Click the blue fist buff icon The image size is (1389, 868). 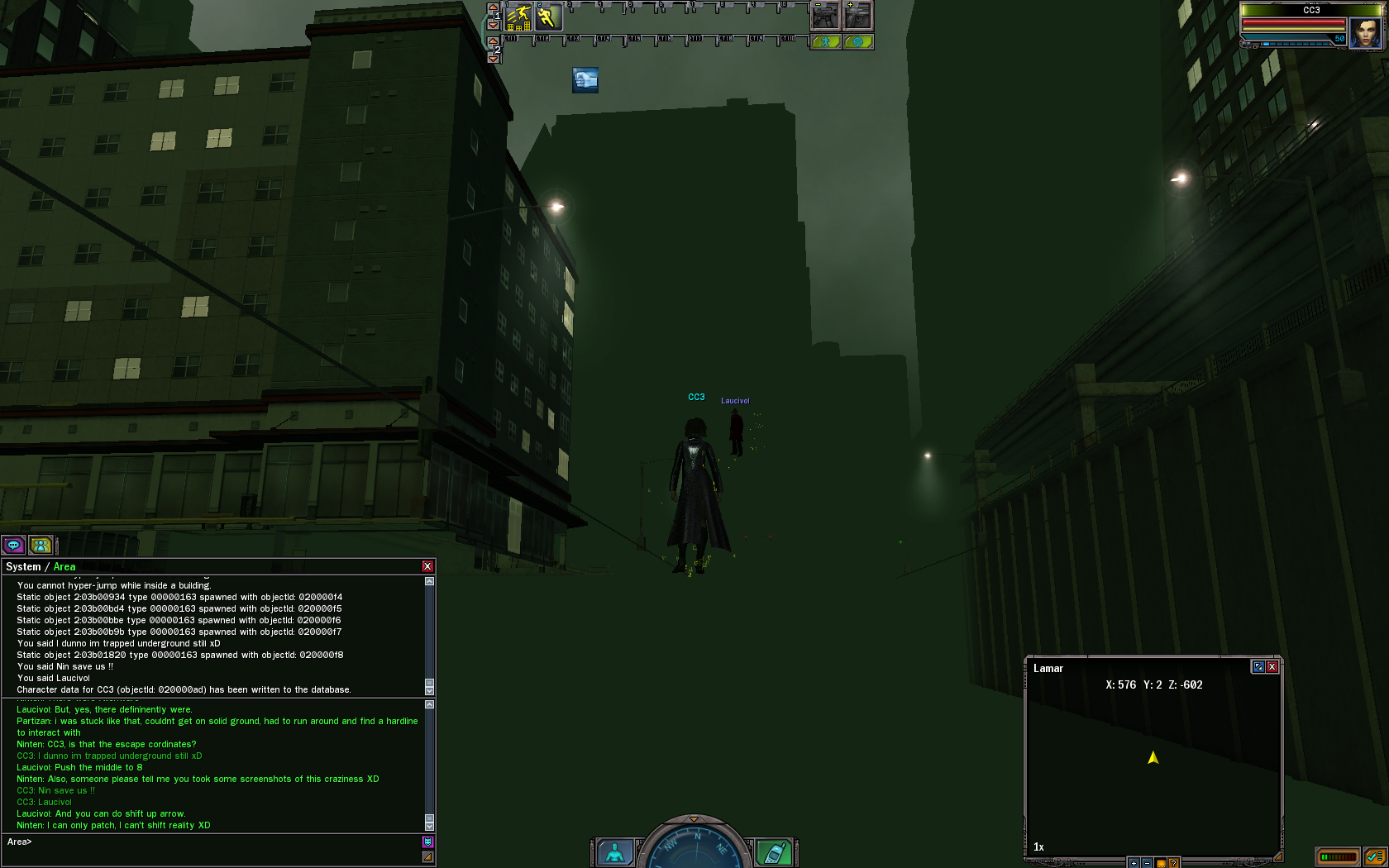pos(585,80)
